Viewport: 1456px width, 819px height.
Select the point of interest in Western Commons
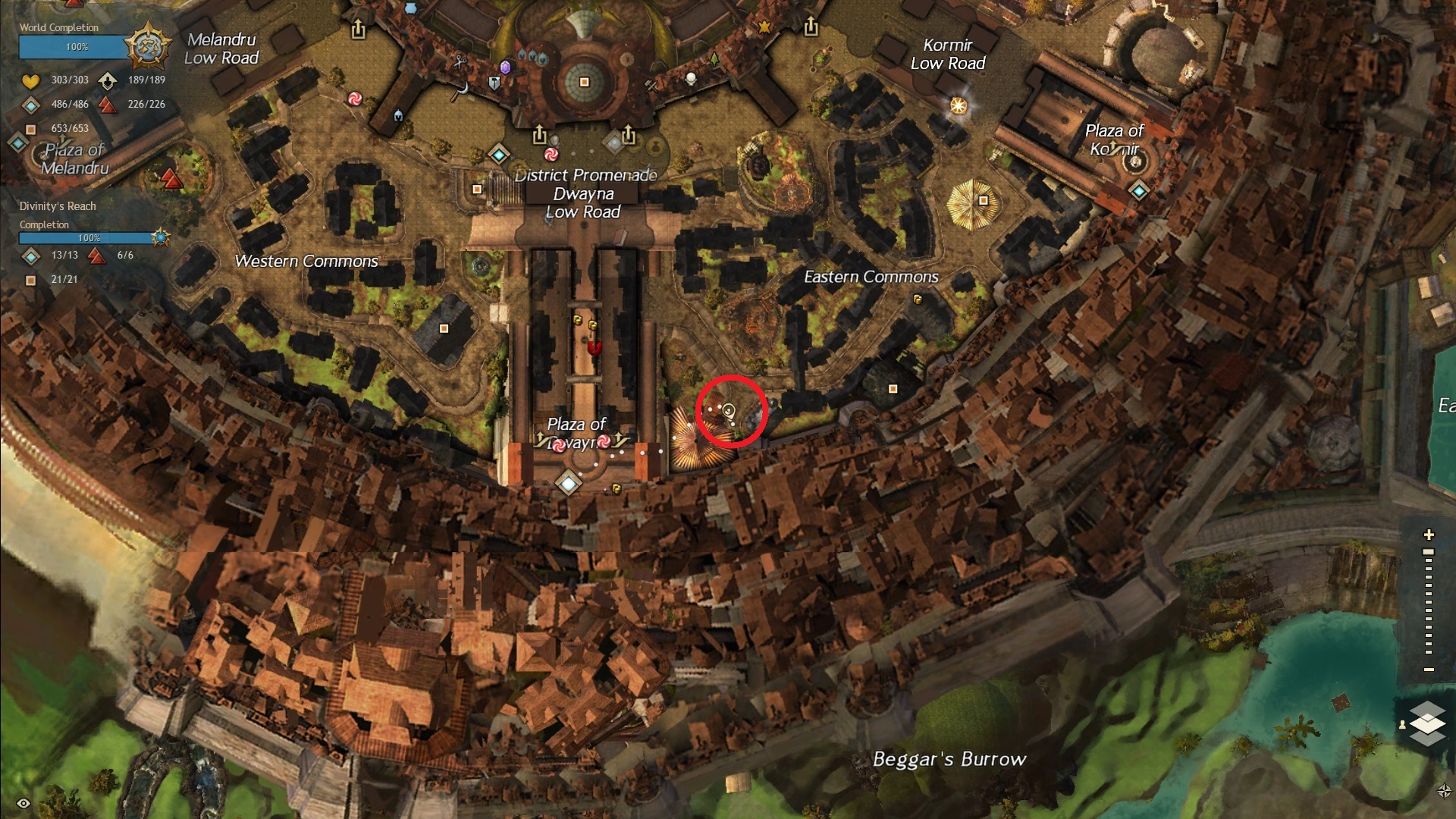pyautogui.click(x=444, y=328)
